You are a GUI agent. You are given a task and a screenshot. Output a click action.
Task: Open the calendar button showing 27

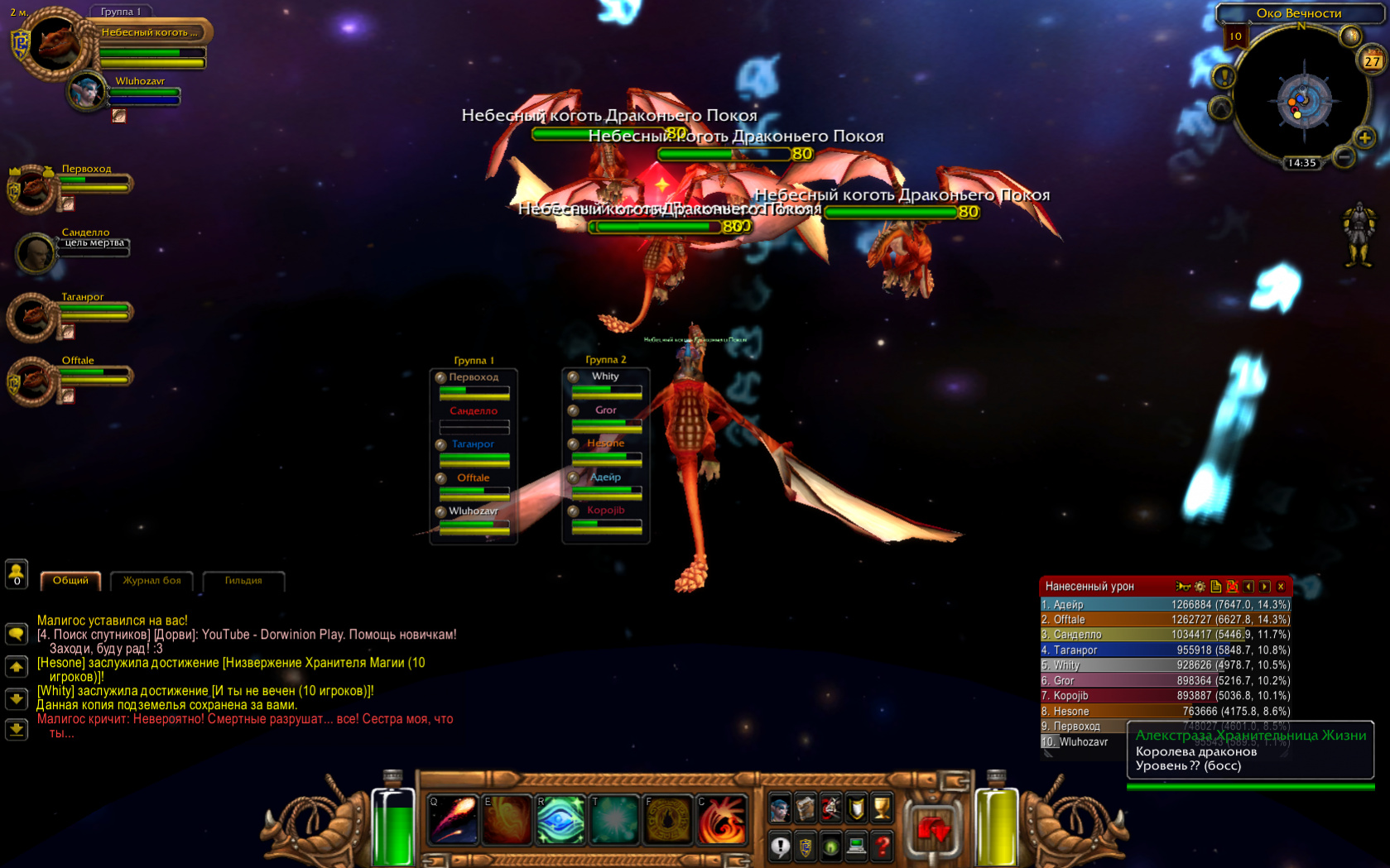pyautogui.click(x=1372, y=60)
